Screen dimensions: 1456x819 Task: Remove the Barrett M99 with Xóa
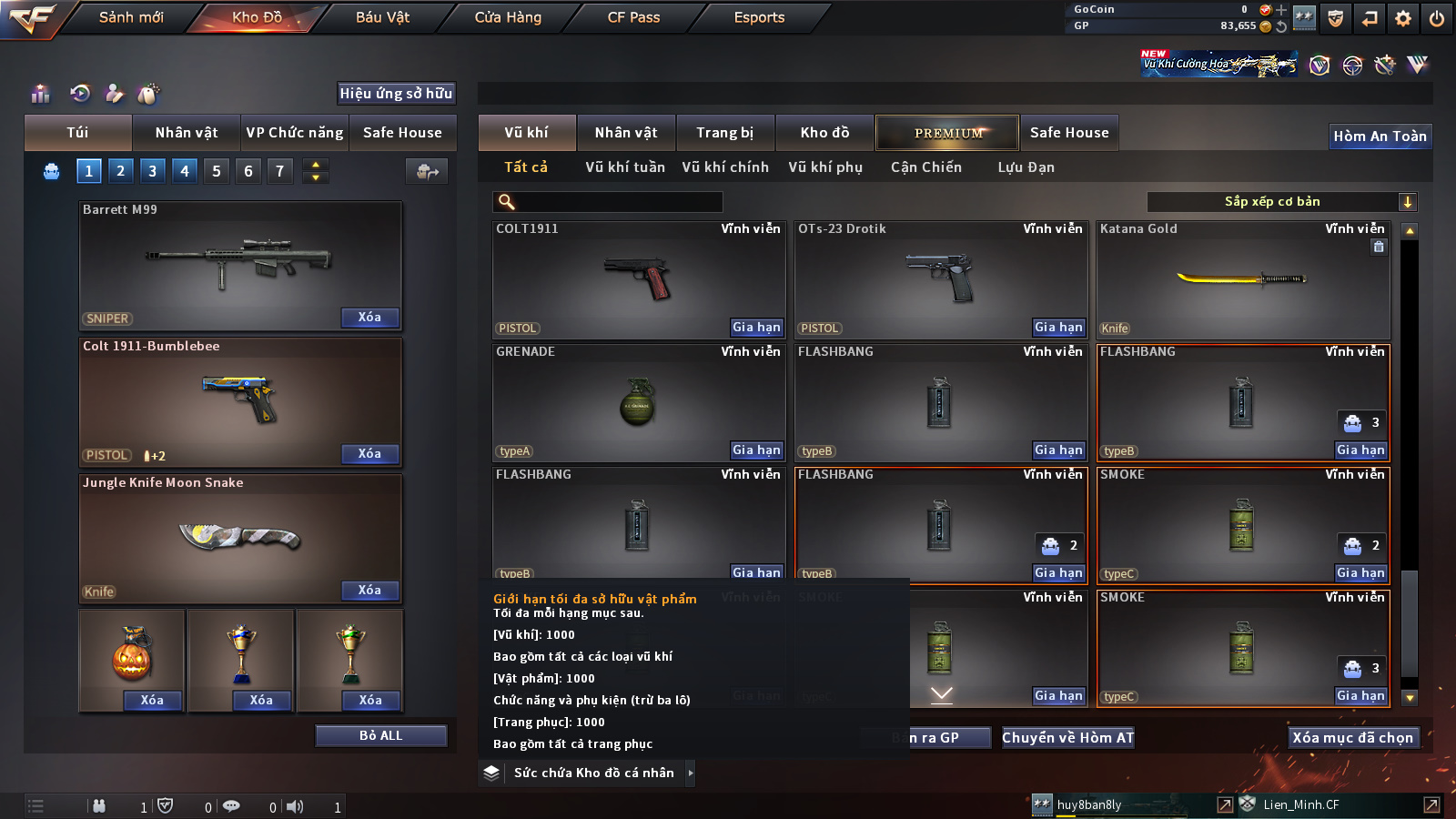point(369,318)
